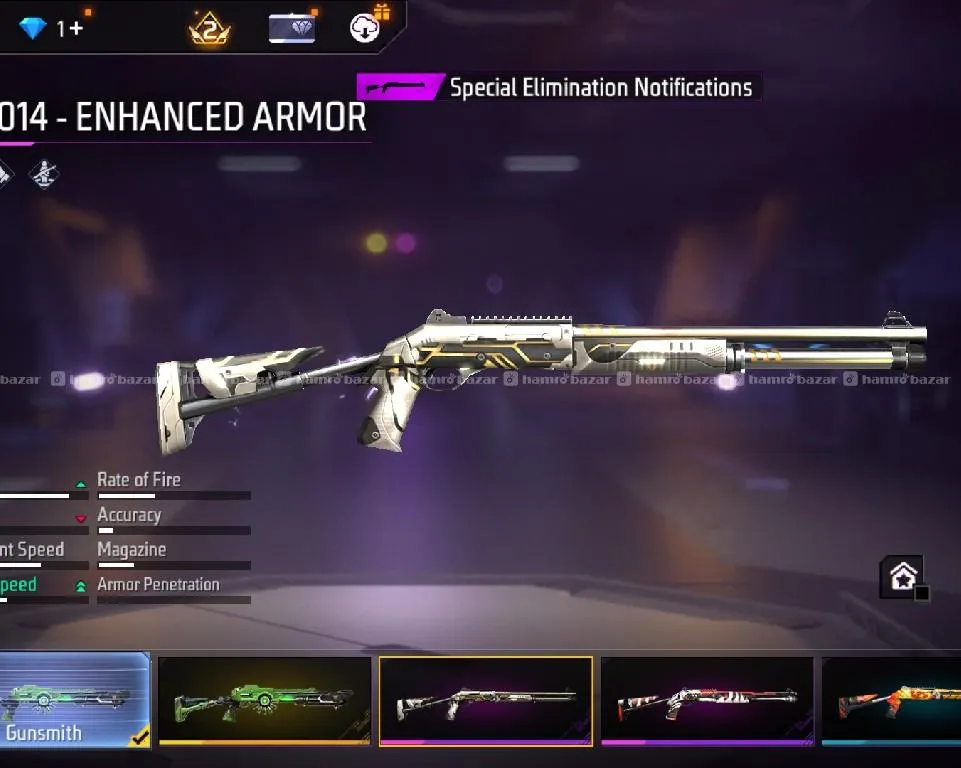Open the cloud download gift icon
The width and height of the screenshot is (961, 768).
[365, 28]
